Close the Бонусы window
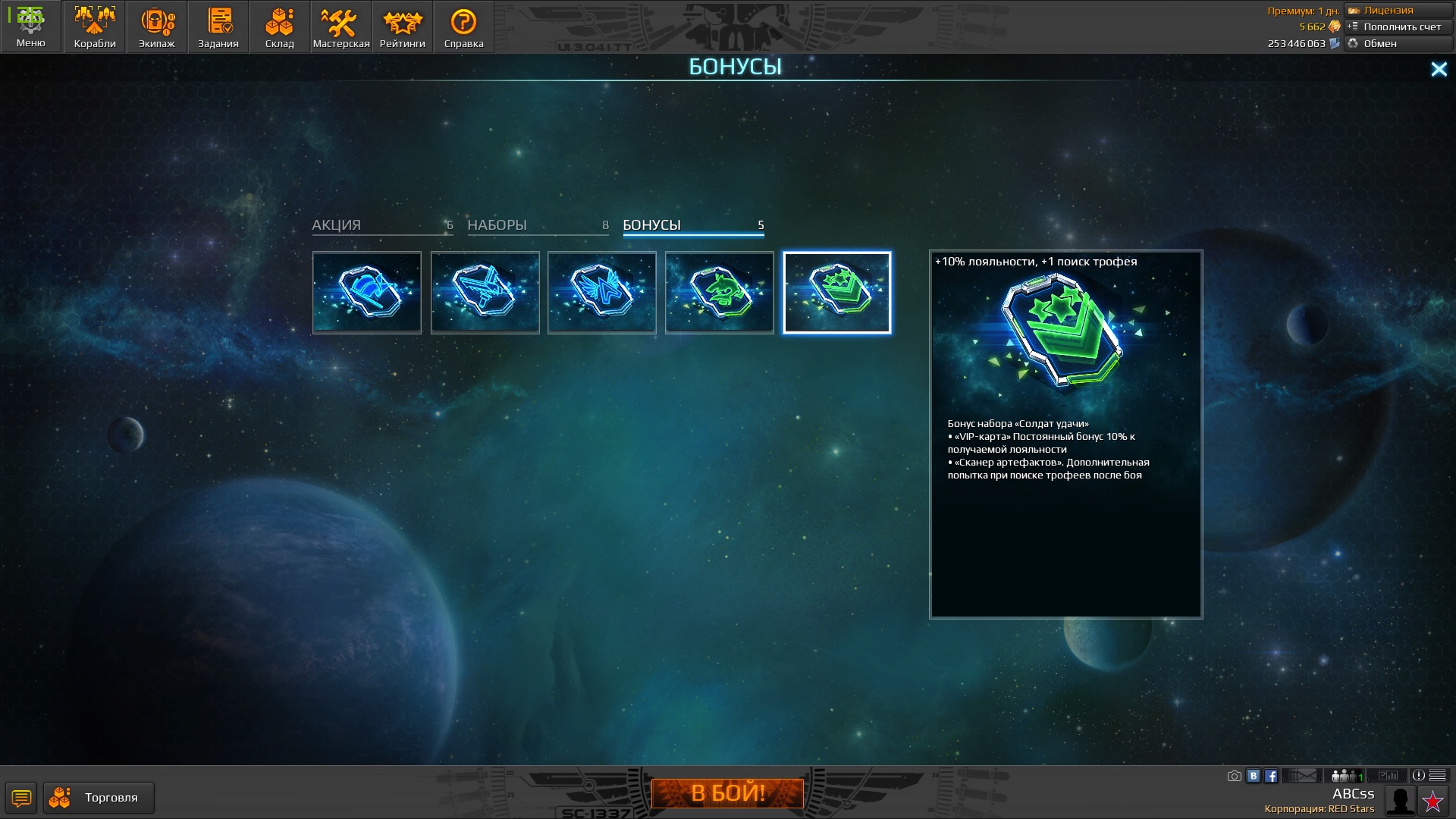Image resolution: width=1456 pixels, height=819 pixels. (1439, 70)
